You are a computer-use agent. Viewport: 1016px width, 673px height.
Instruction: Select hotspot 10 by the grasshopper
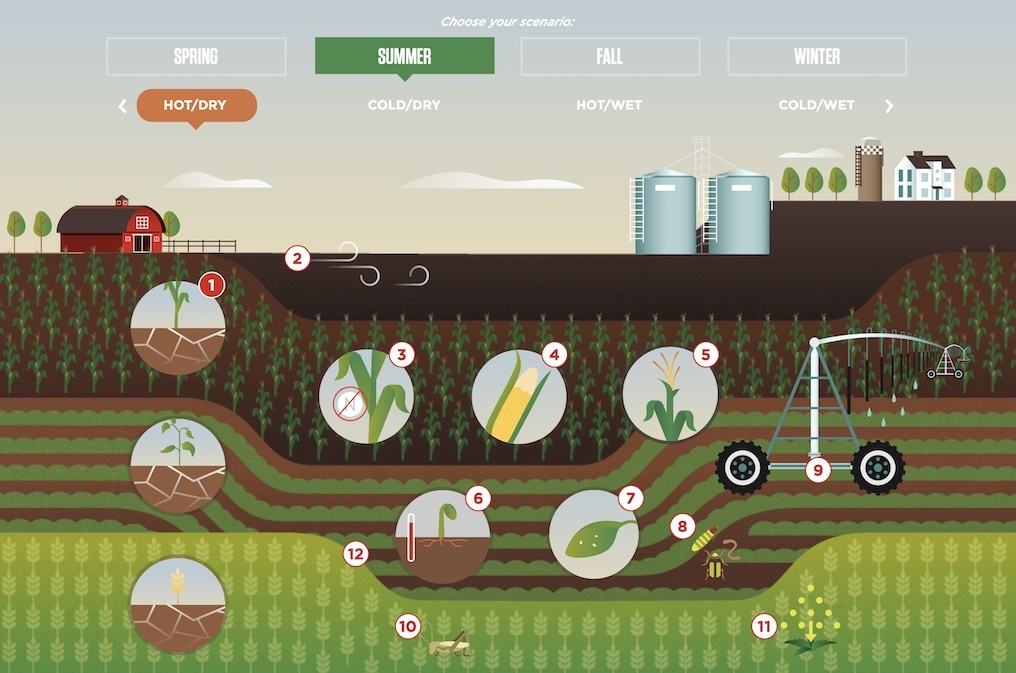407,627
